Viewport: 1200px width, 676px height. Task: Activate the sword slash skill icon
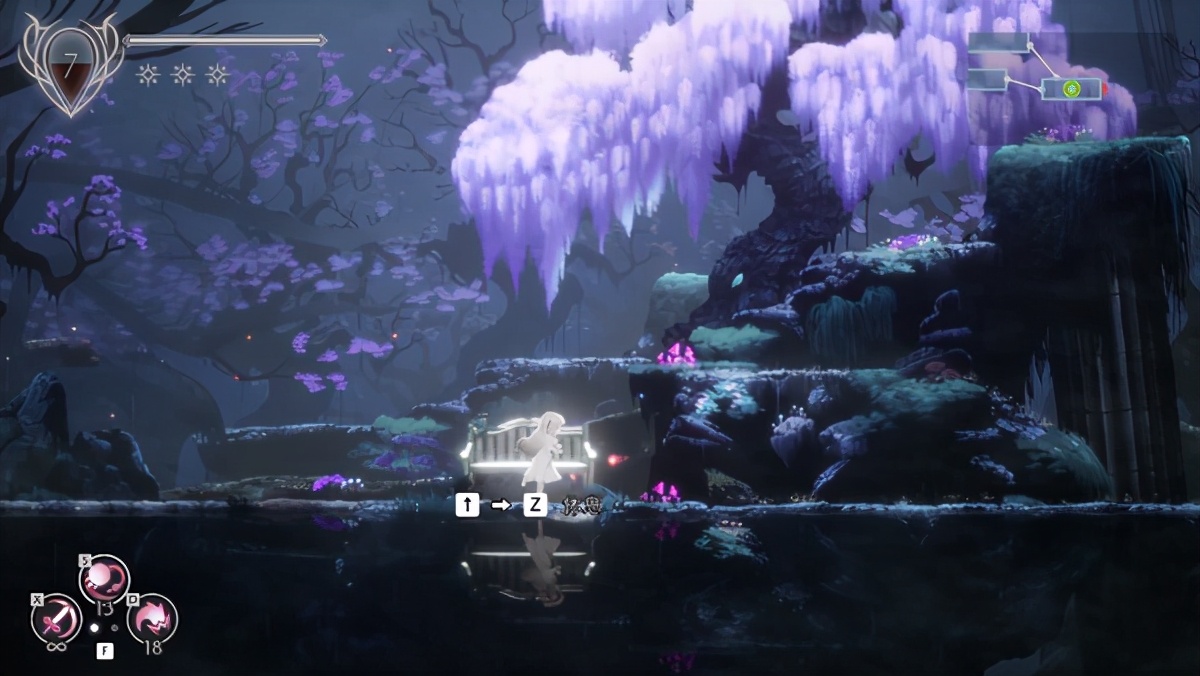pos(56,620)
